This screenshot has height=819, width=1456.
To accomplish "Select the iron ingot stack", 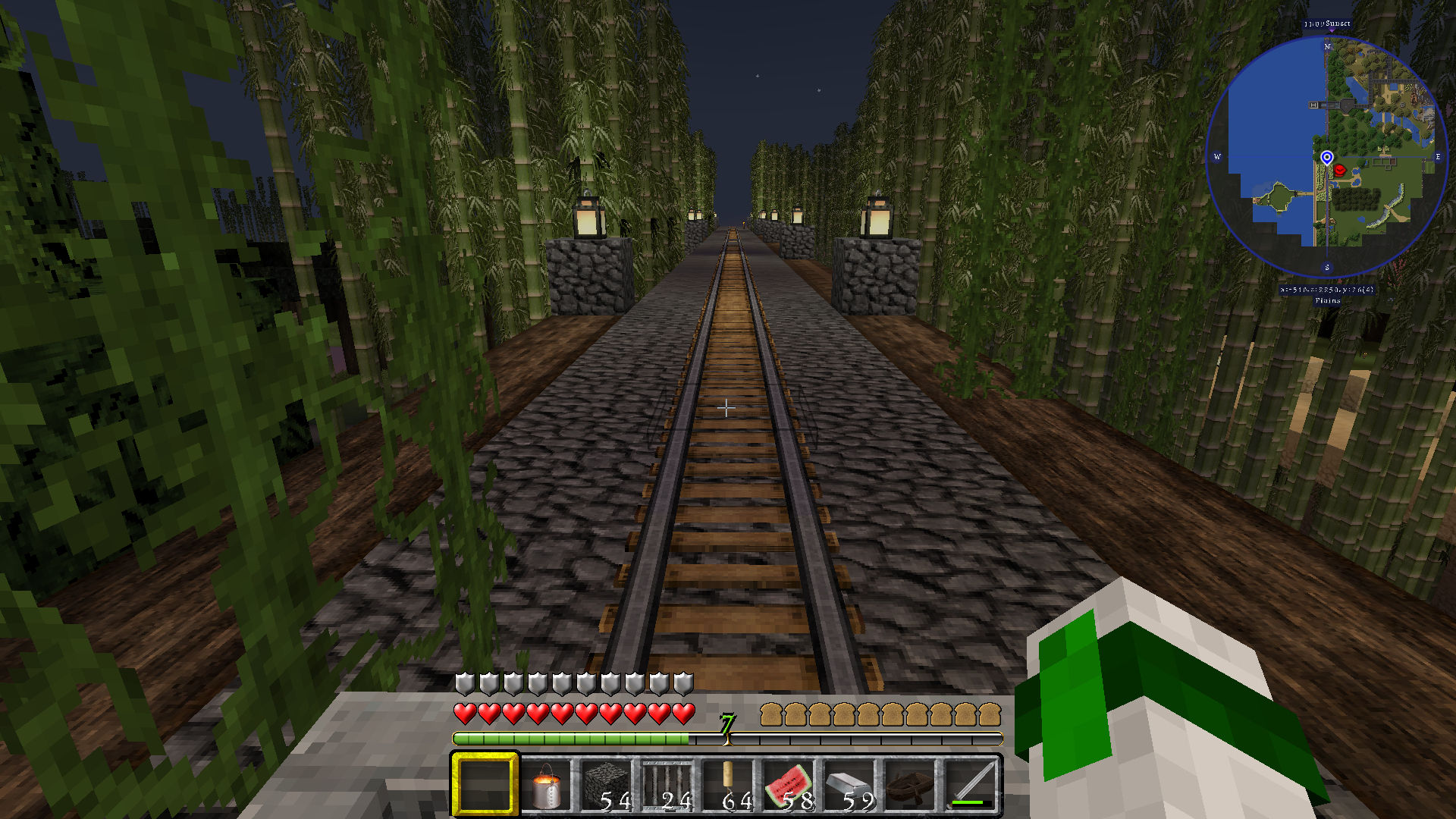I will pyautogui.click(x=849, y=785).
